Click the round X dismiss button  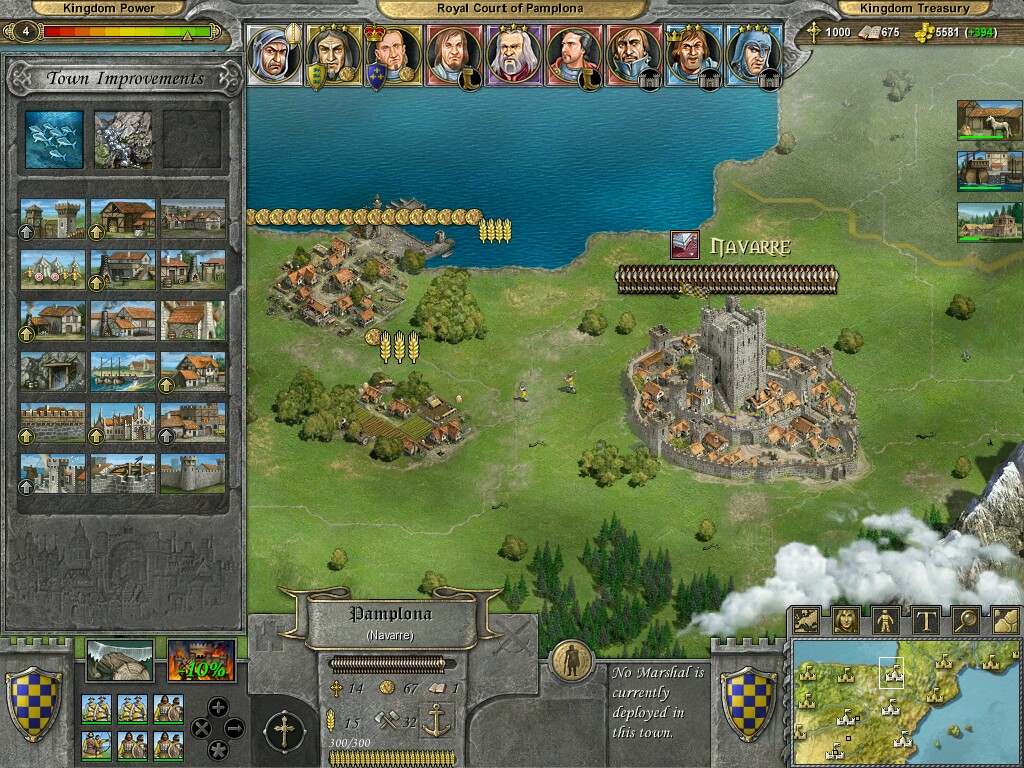199,728
